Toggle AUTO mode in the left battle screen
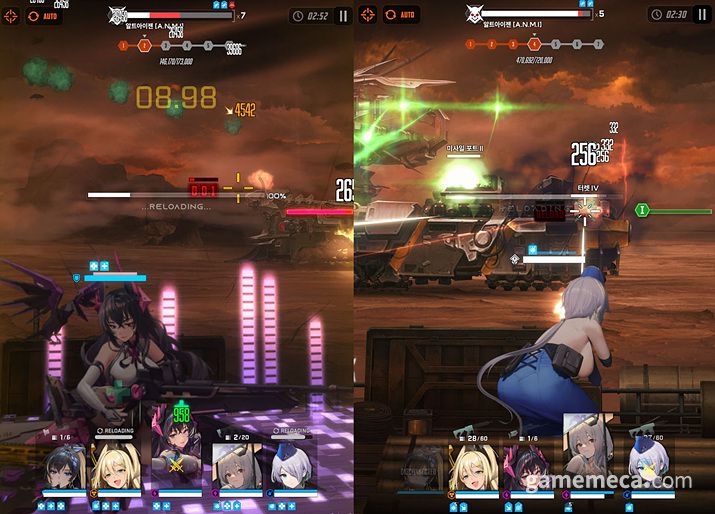Screen dimensions: 715x514 pyautogui.click(x=45, y=16)
